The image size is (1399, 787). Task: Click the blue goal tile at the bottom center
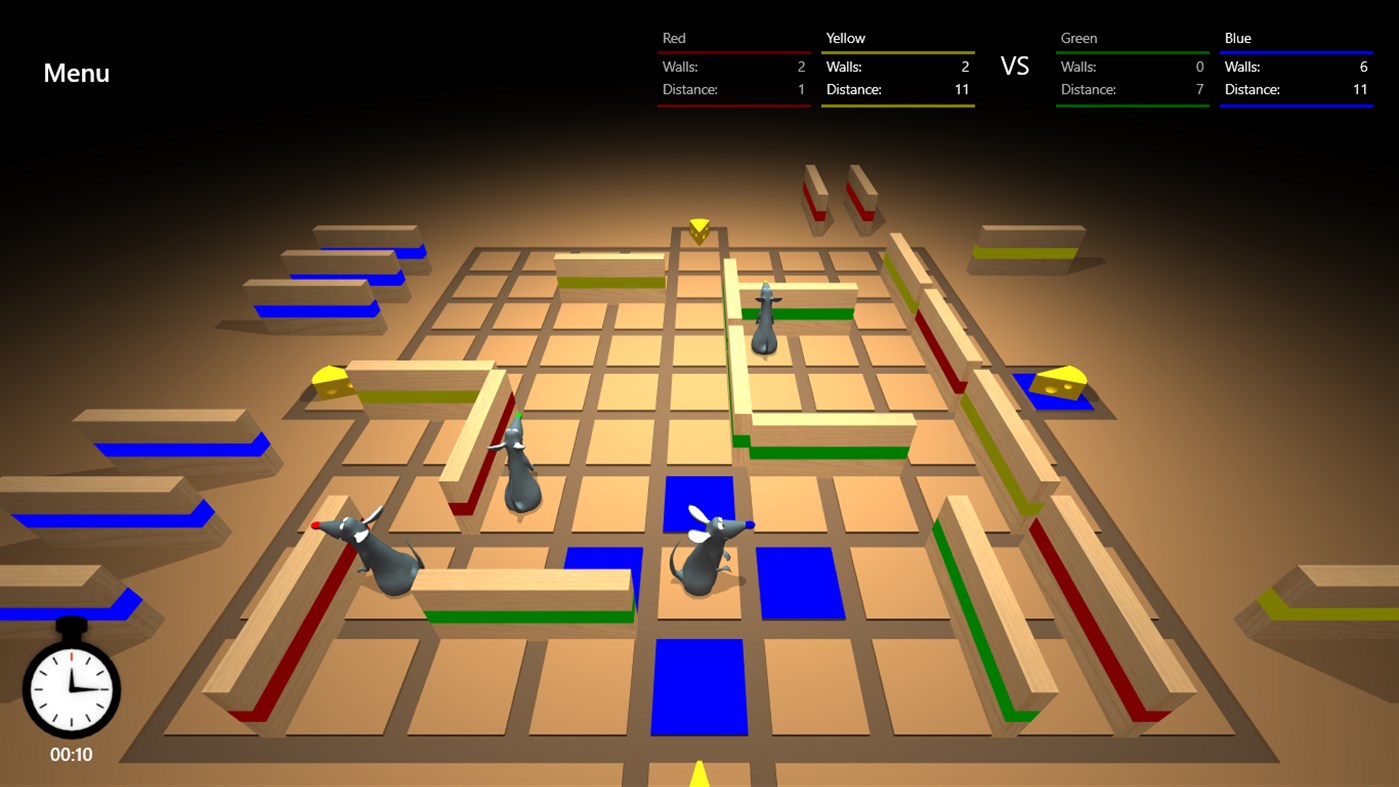pos(700,688)
